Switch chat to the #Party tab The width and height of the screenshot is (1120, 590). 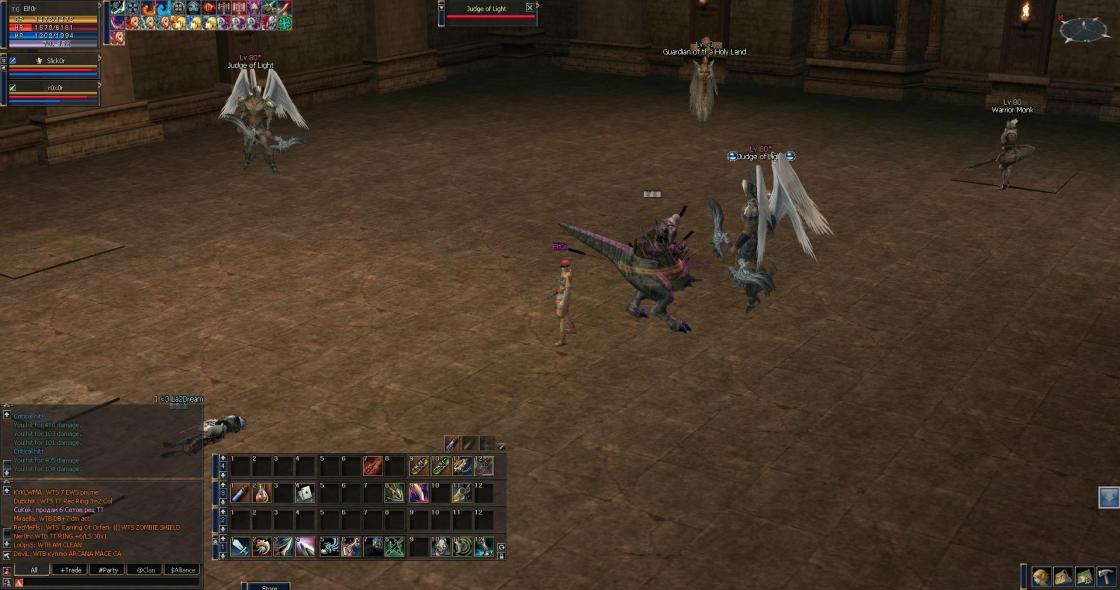pyautogui.click(x=107, y=570)
